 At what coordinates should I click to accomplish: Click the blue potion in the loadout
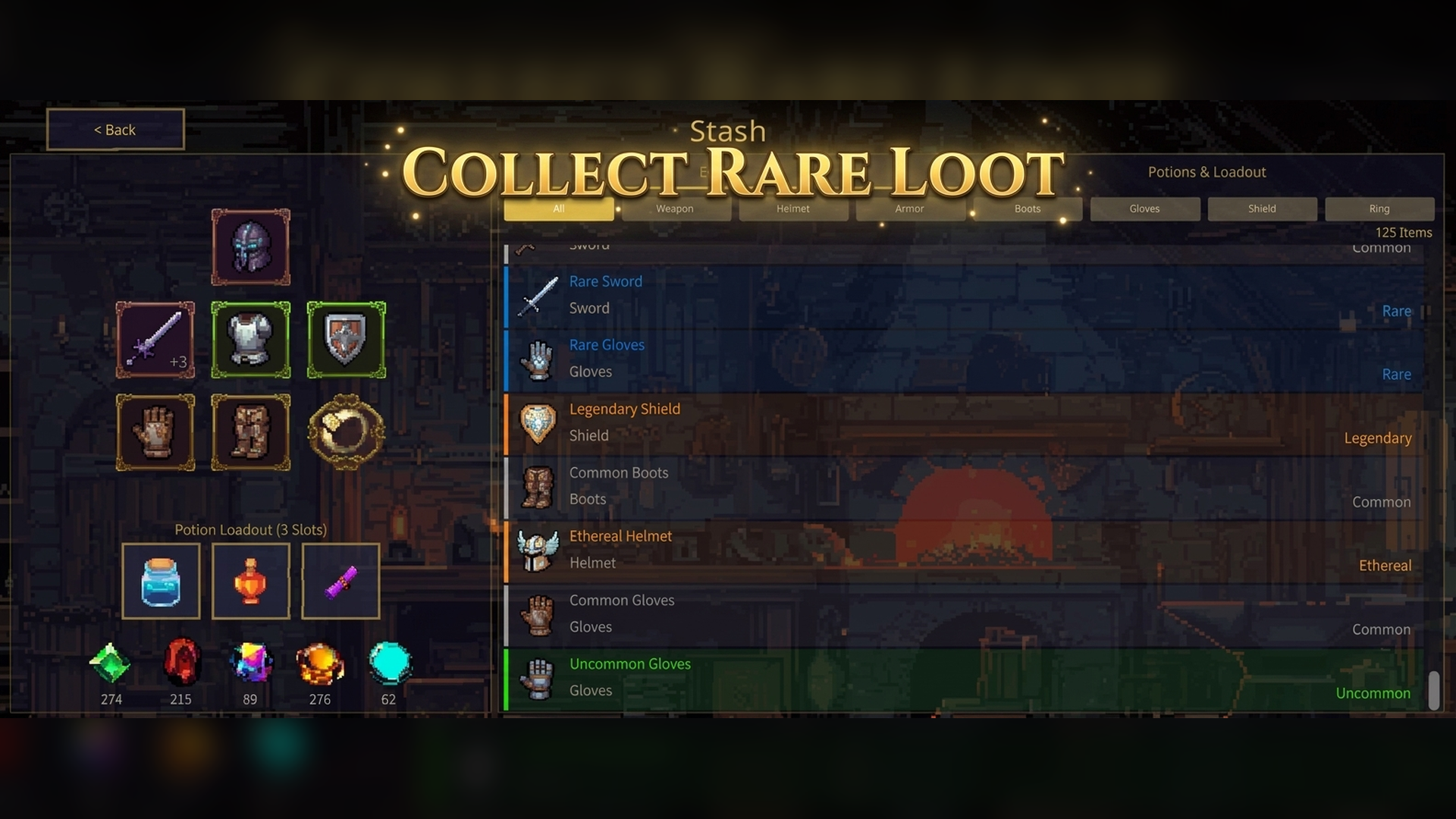[161, 581]
